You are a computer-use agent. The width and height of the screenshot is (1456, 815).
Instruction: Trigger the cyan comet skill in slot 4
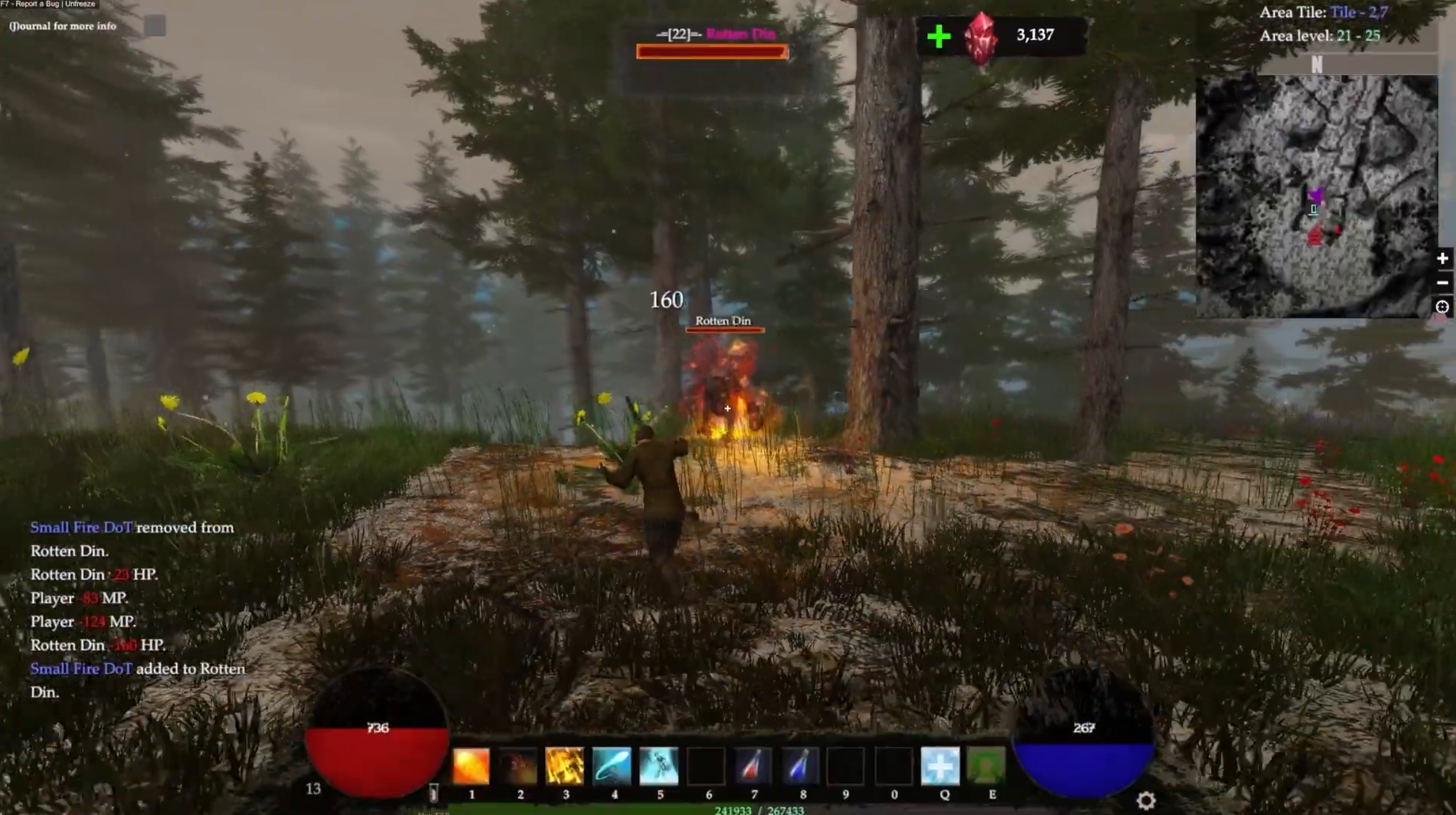612,766
